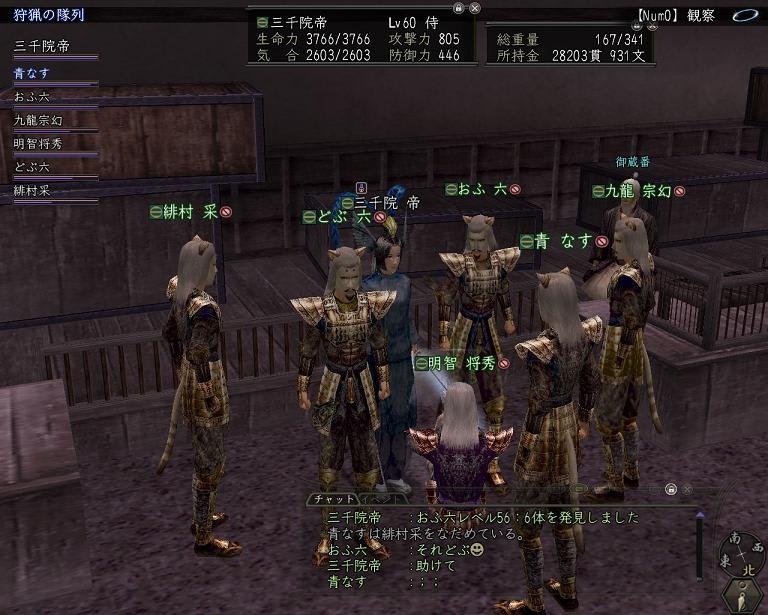Toggle the status panel lock icon

[x=457, y=7]
